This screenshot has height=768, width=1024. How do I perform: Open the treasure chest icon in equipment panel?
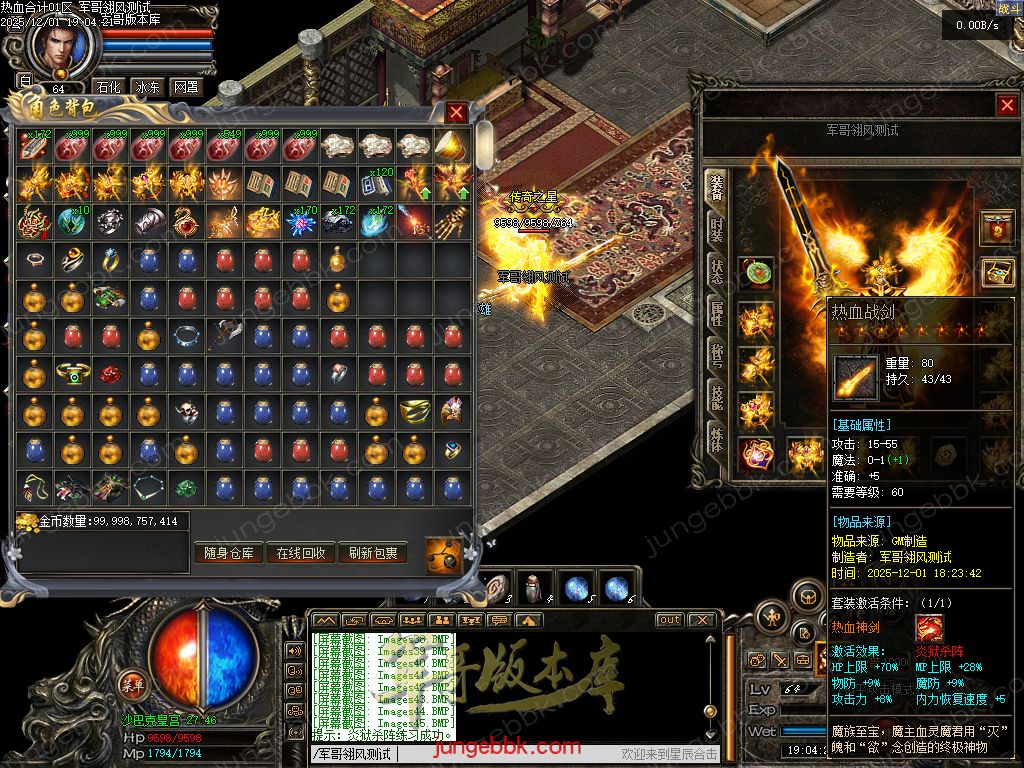996,271
